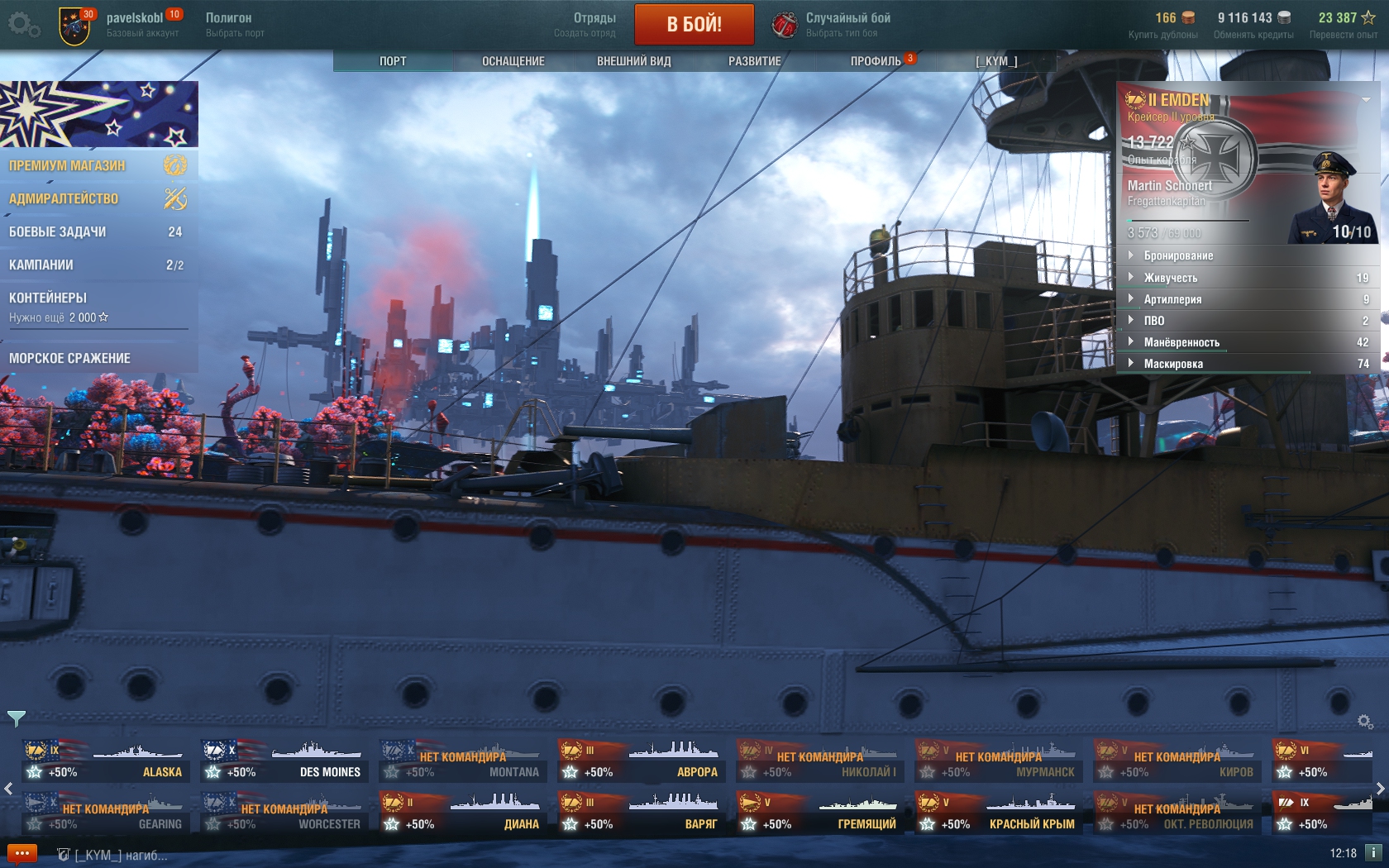Select the ALASKA ship in the carousel
The width and height of the screenshot is (1389, 868).
point(106,762)
